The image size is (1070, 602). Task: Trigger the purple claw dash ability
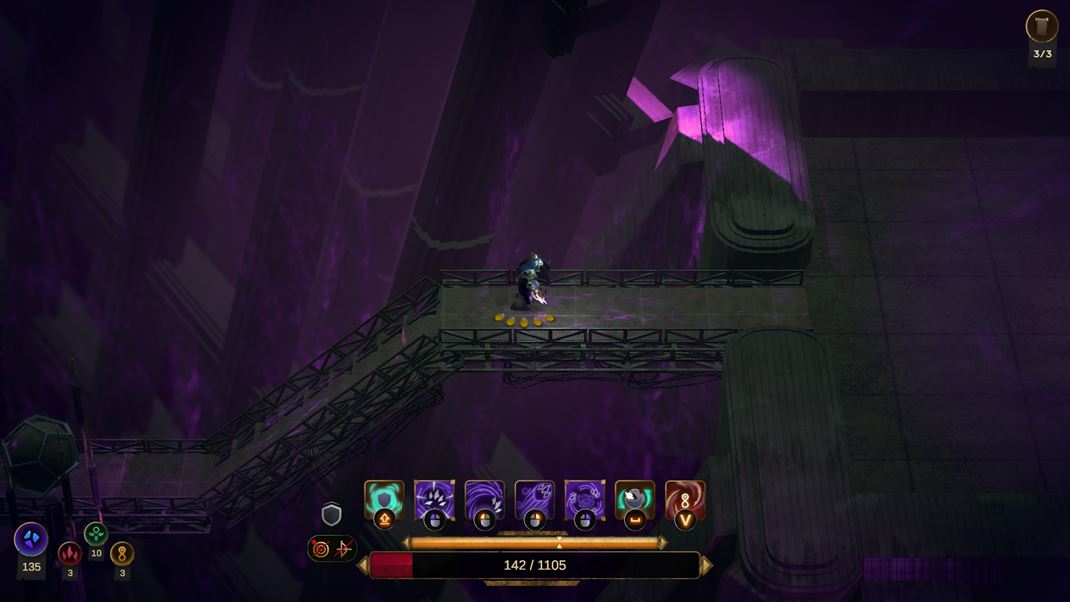click(x=534, y=499)
